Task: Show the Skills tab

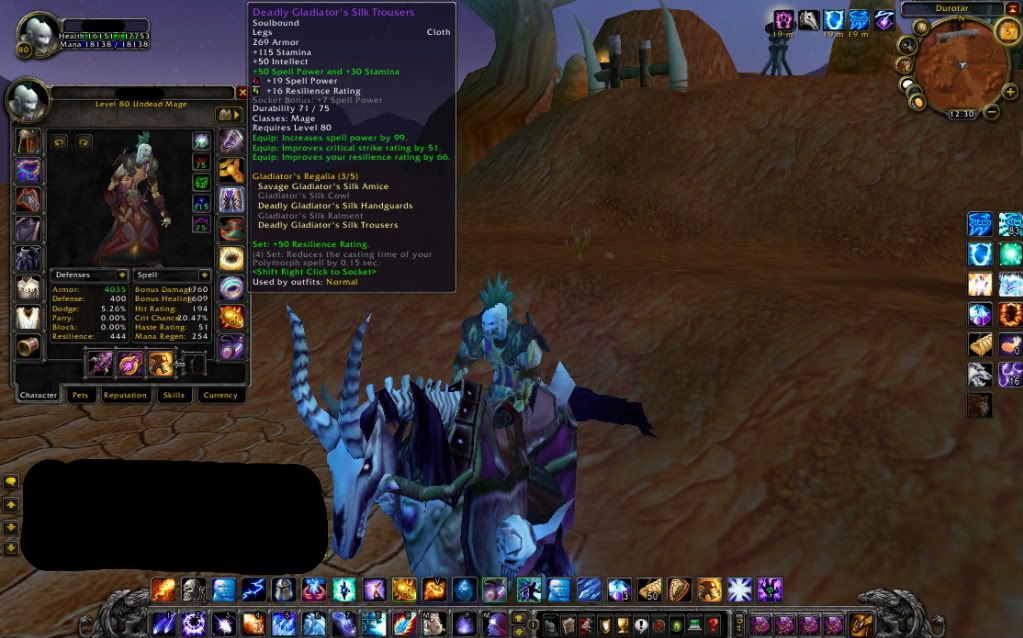Action: tap(174, 395)
